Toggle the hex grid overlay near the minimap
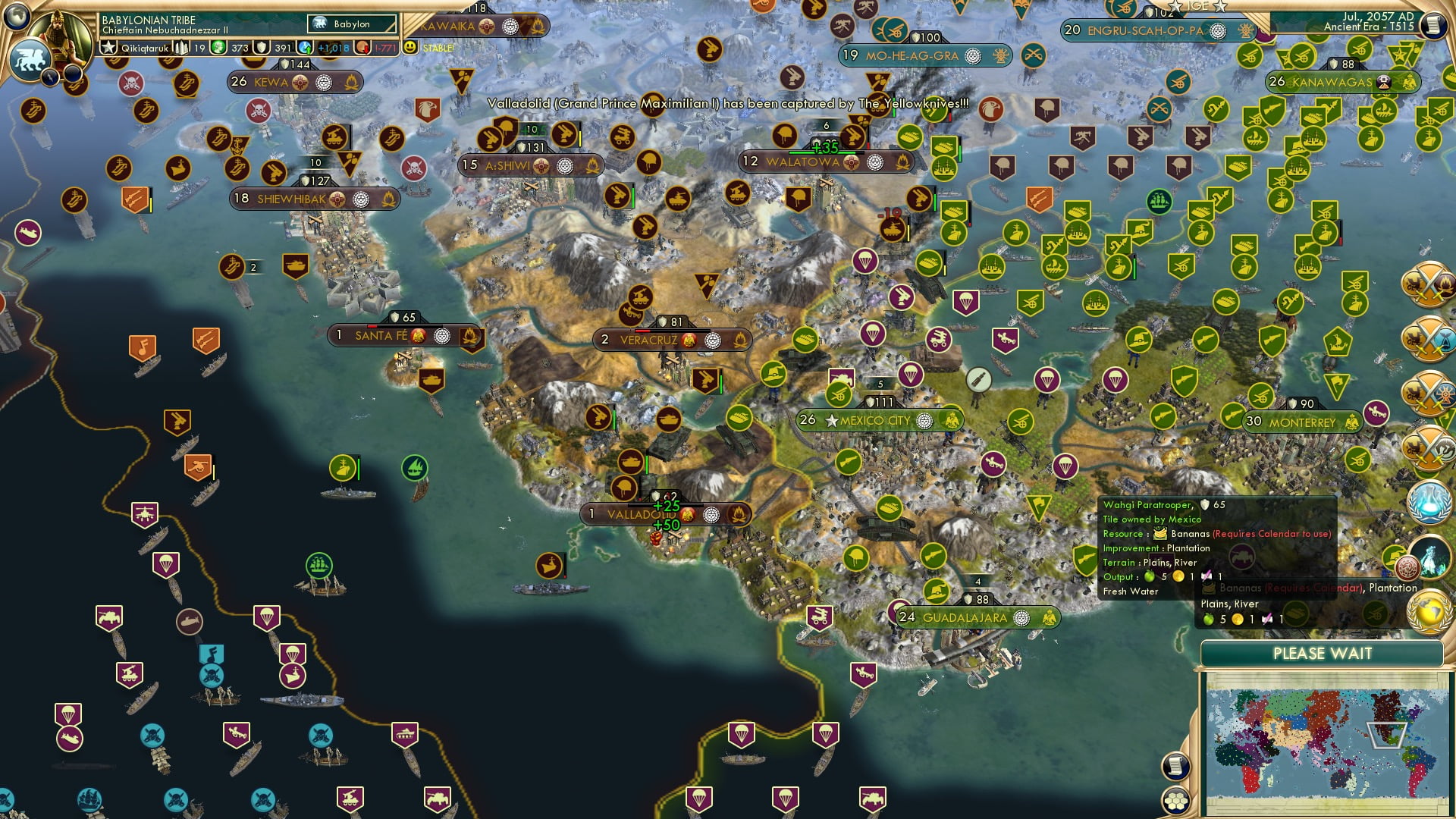Screen dimensions: 1456x819 [x=1175, y=802]
